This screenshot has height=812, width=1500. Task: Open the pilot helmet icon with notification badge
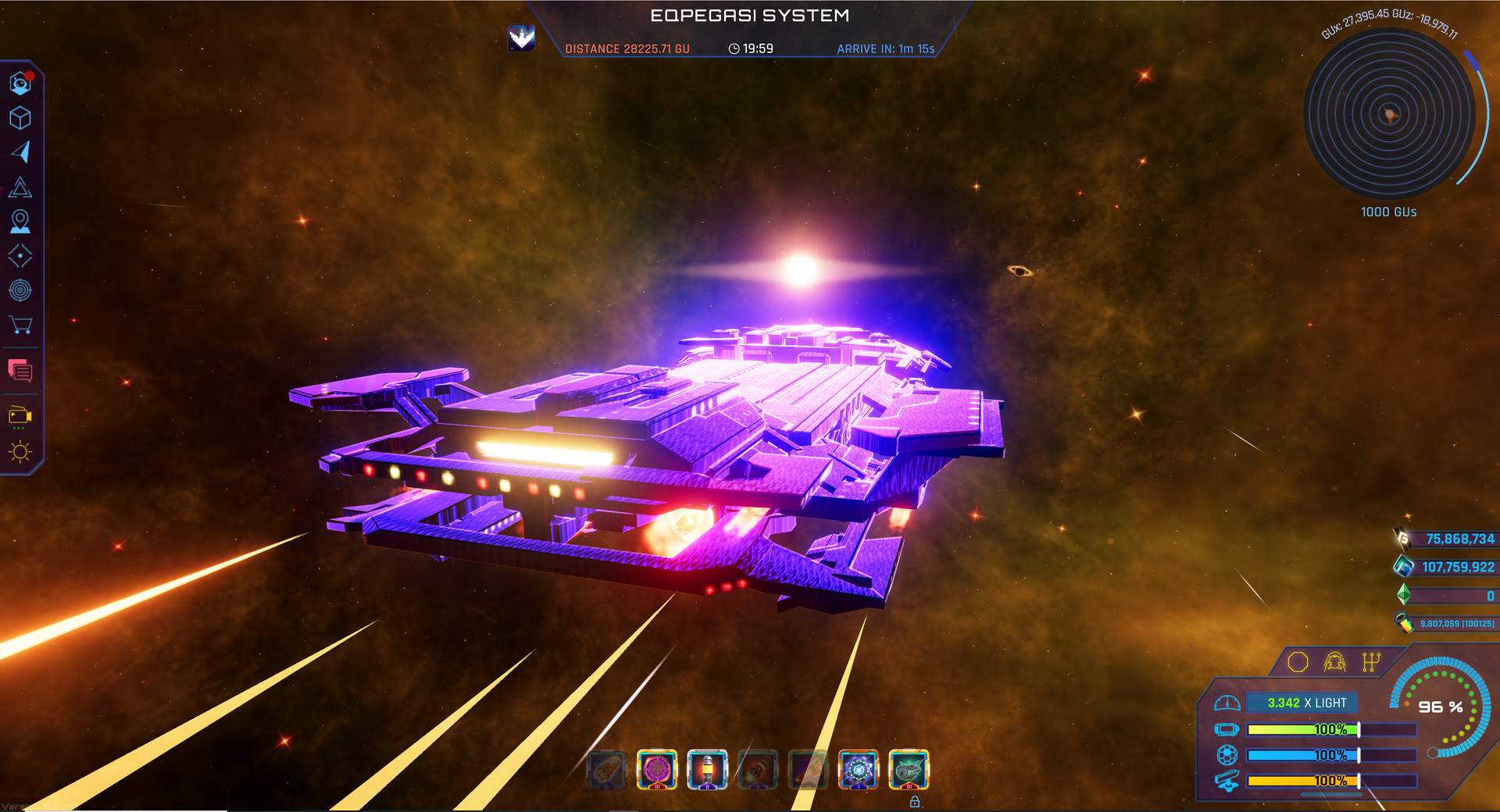point(21,84)
